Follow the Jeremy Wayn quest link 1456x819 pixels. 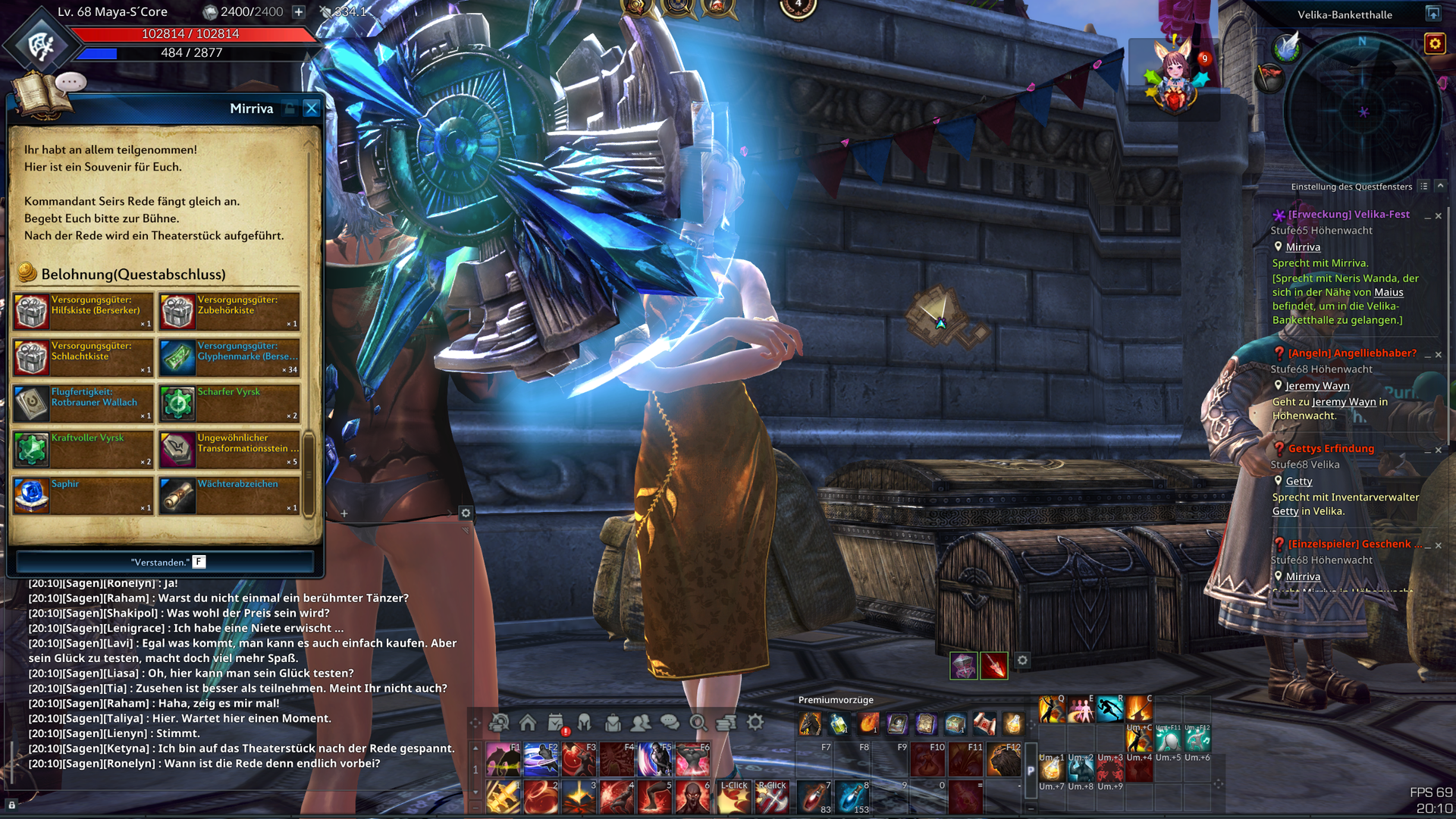pyautogui.click(x=1317, y=386)
